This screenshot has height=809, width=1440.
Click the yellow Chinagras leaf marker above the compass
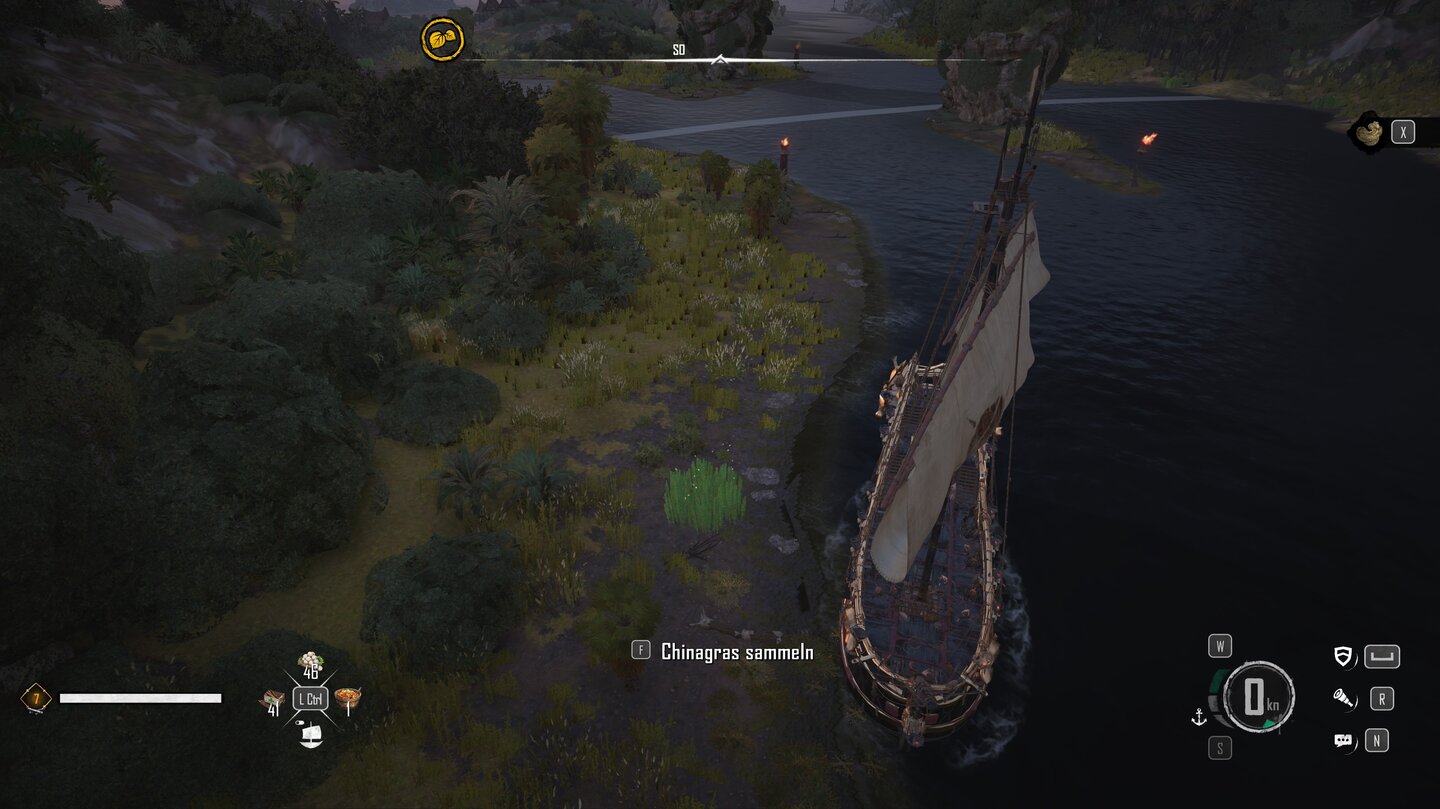(x=443, y=38)
